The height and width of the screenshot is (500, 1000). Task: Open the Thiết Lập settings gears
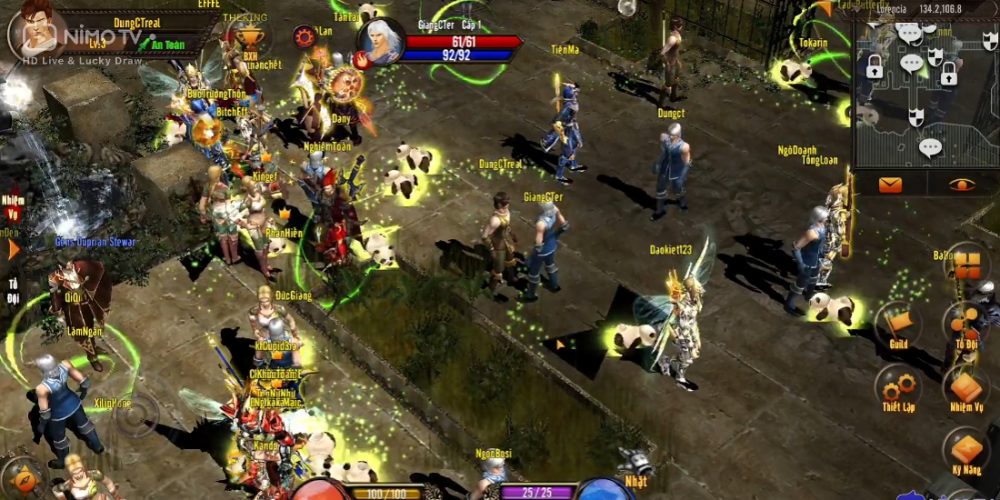click(x=896, y=388)
